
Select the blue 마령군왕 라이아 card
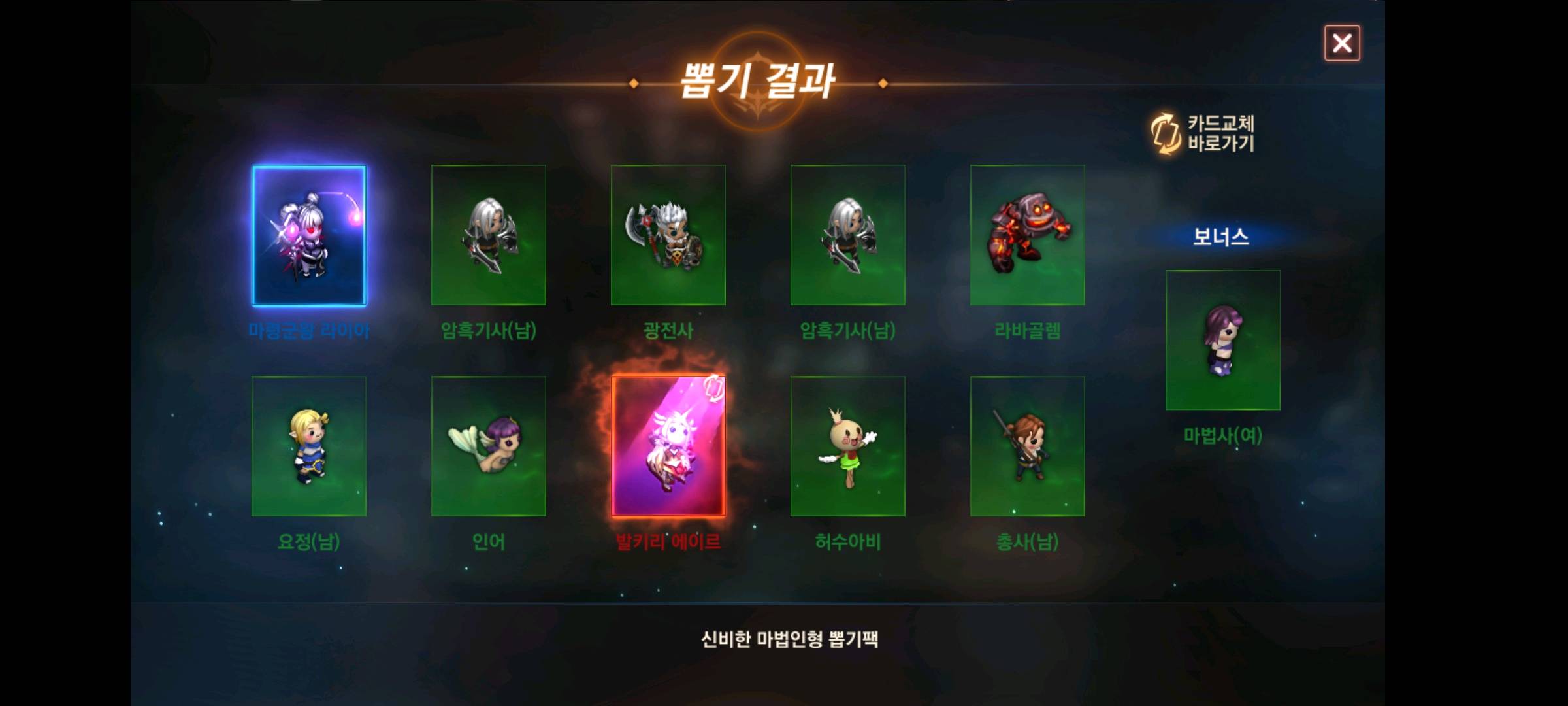tap(309, 235)
